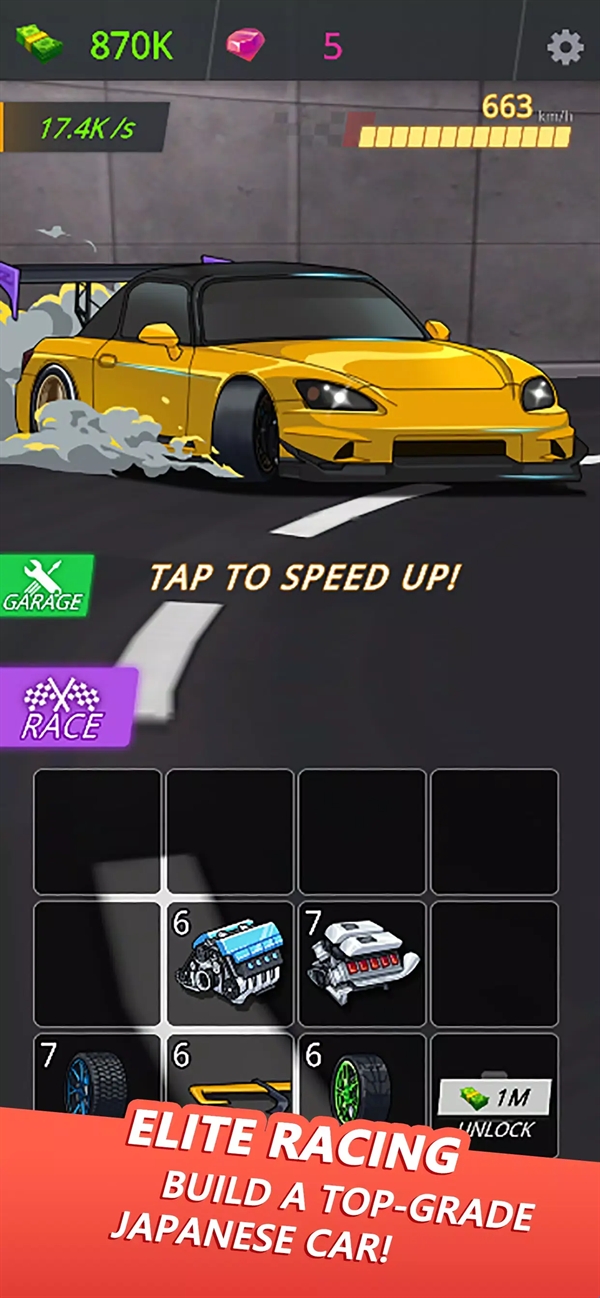Open the settings gear icon
The width and height of the screenshot is (600, 1298).
565,47
